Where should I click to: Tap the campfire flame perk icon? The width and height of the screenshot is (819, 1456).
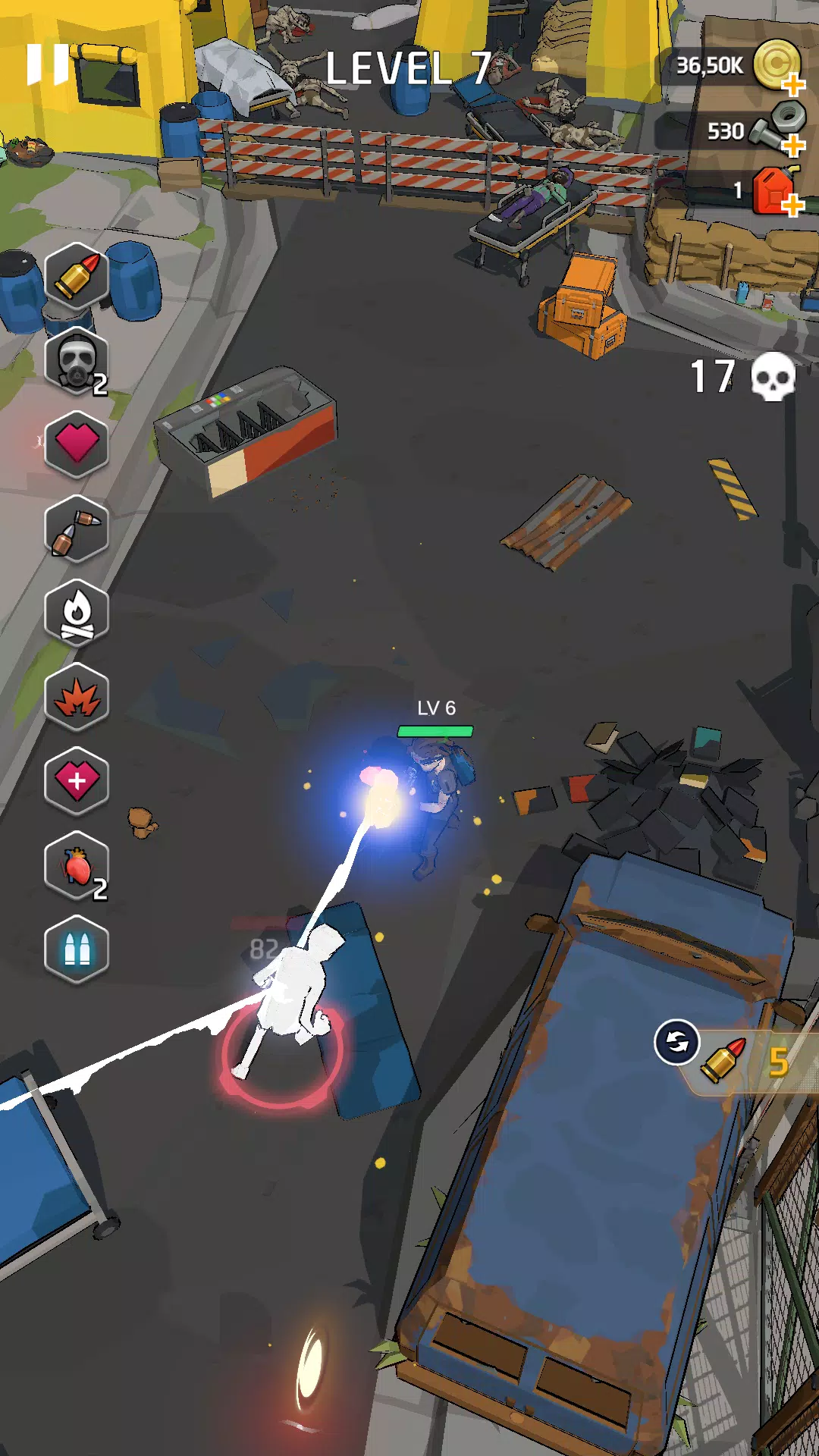[x=77, y=613]
